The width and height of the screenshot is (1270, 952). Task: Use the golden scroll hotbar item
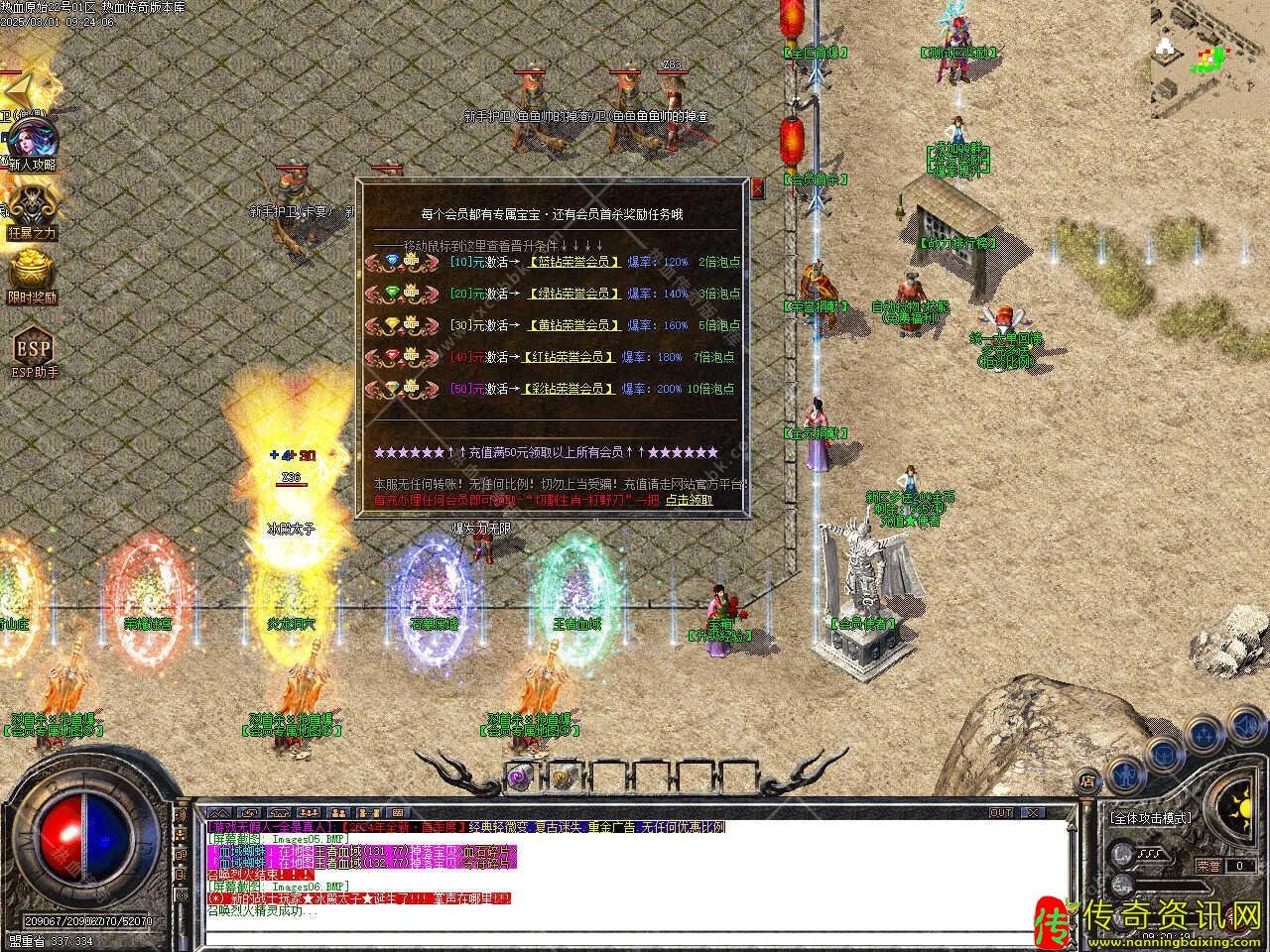click(562, 778)
